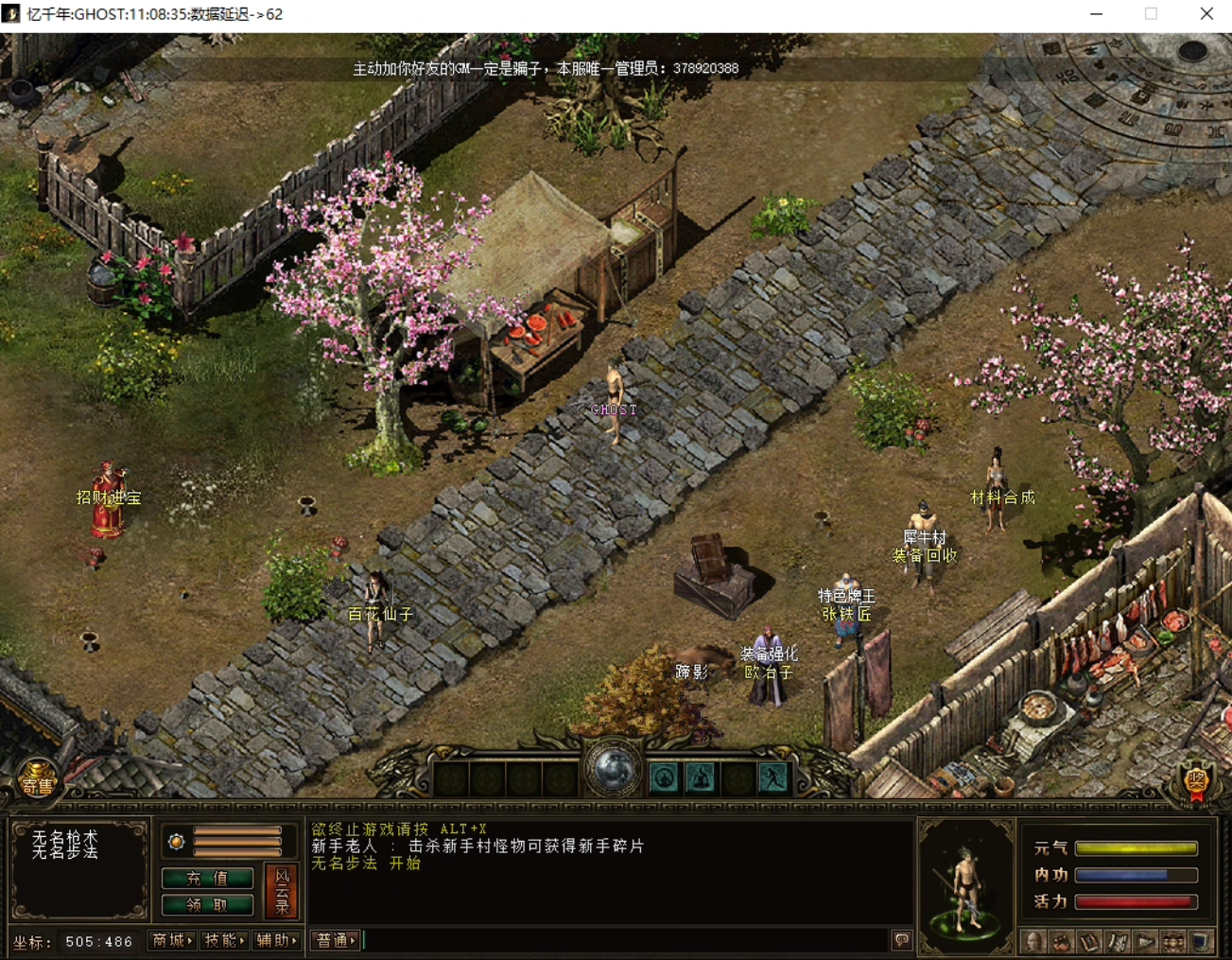
Task: Open the 风云录 panel
Action: pos(282,891)
